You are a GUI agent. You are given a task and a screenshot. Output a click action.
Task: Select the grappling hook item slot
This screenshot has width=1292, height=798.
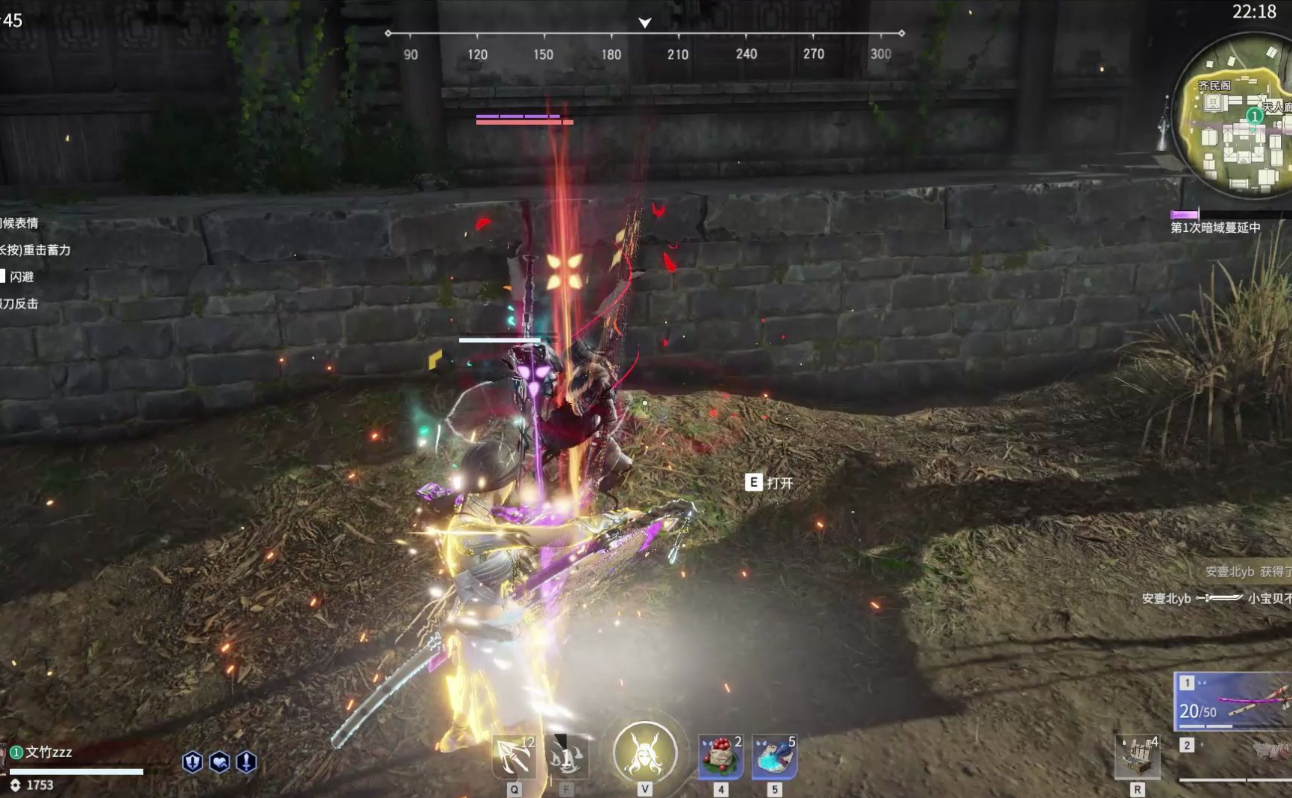coord(513,757)
